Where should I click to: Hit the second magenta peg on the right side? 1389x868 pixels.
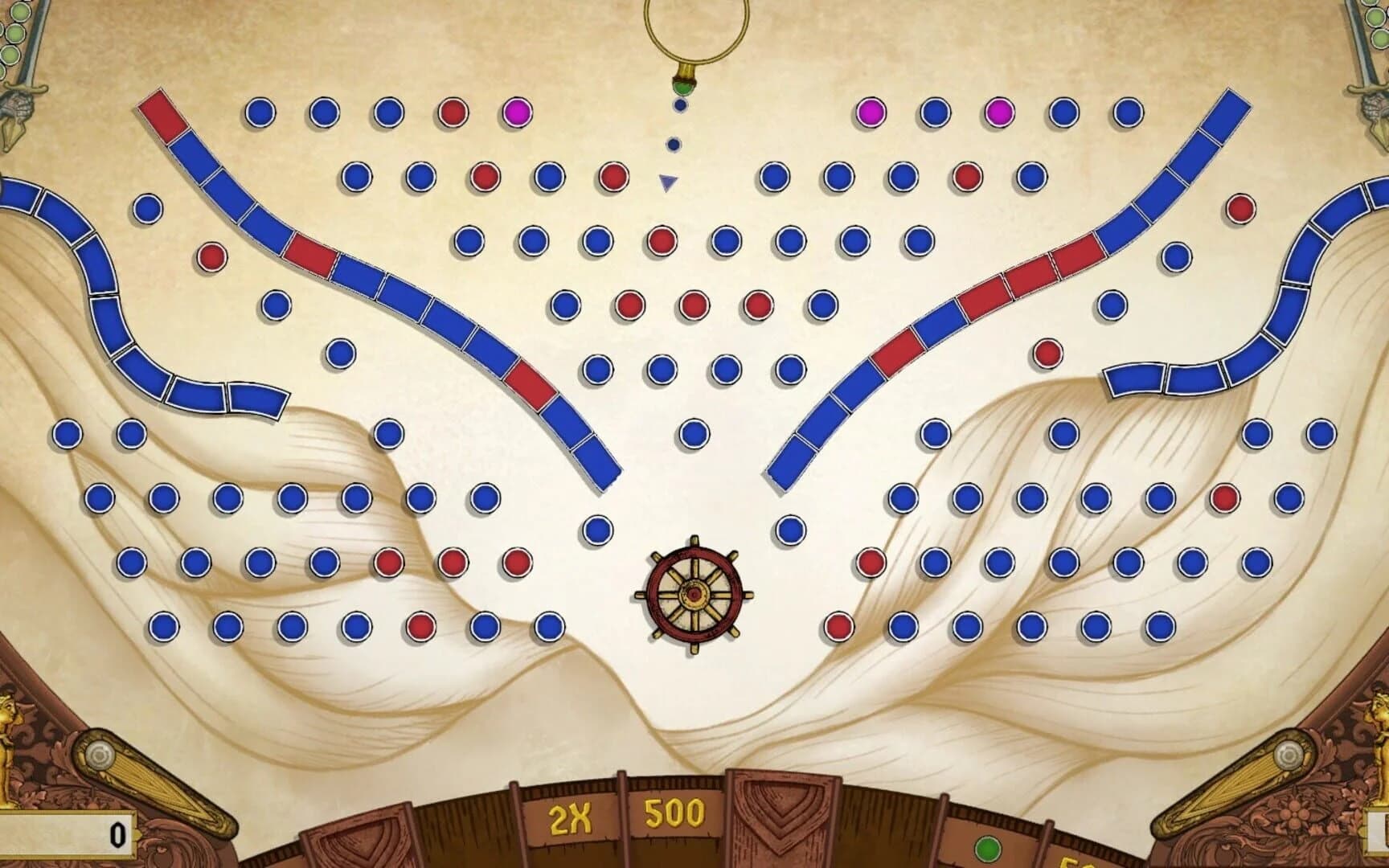[1000, 111]
